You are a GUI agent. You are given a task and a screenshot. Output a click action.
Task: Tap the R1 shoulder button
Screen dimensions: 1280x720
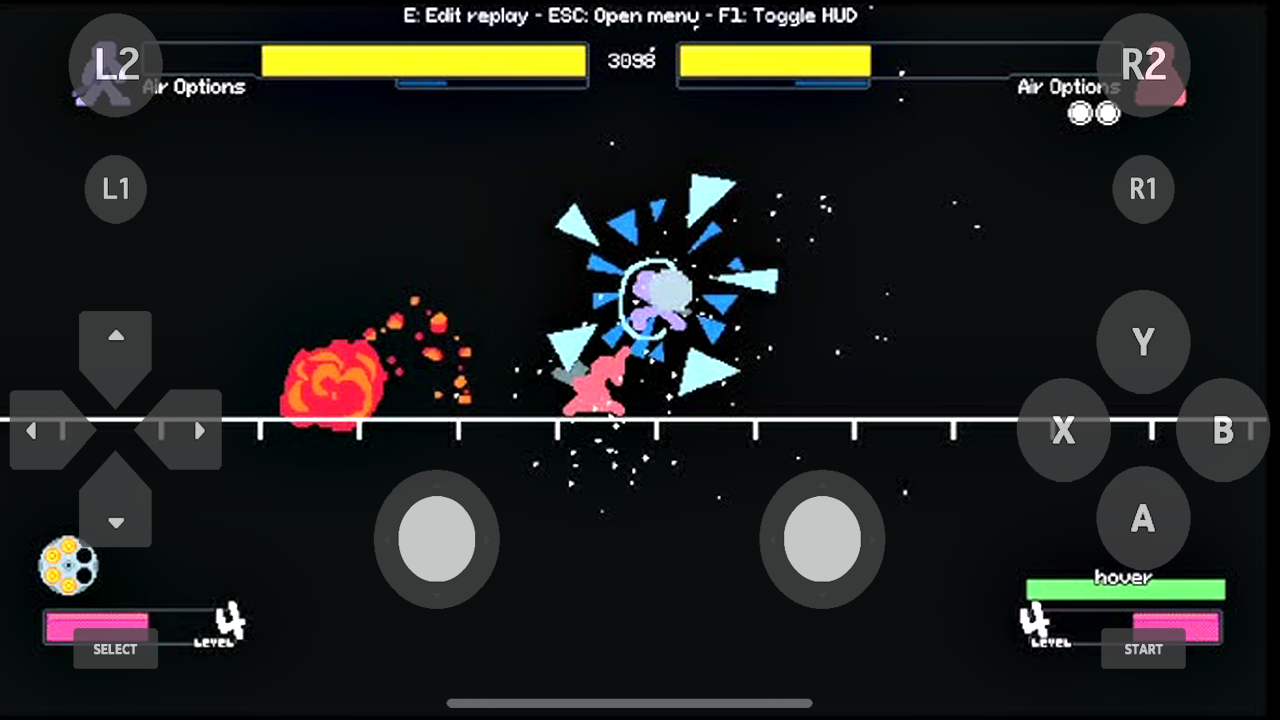(1143, 189)
